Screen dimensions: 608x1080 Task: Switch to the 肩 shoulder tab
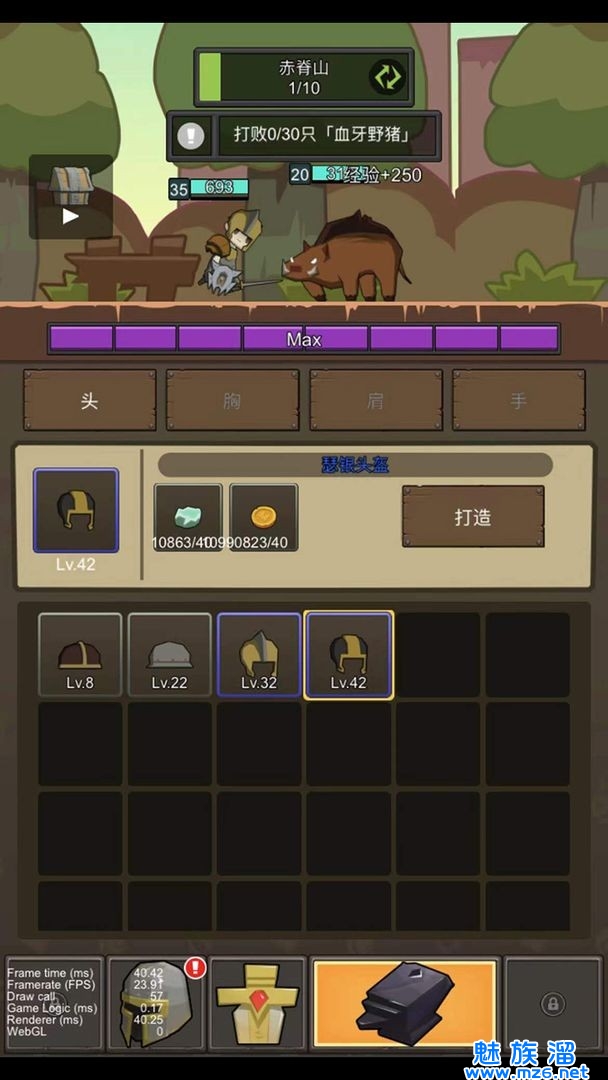tap(376, 401)
